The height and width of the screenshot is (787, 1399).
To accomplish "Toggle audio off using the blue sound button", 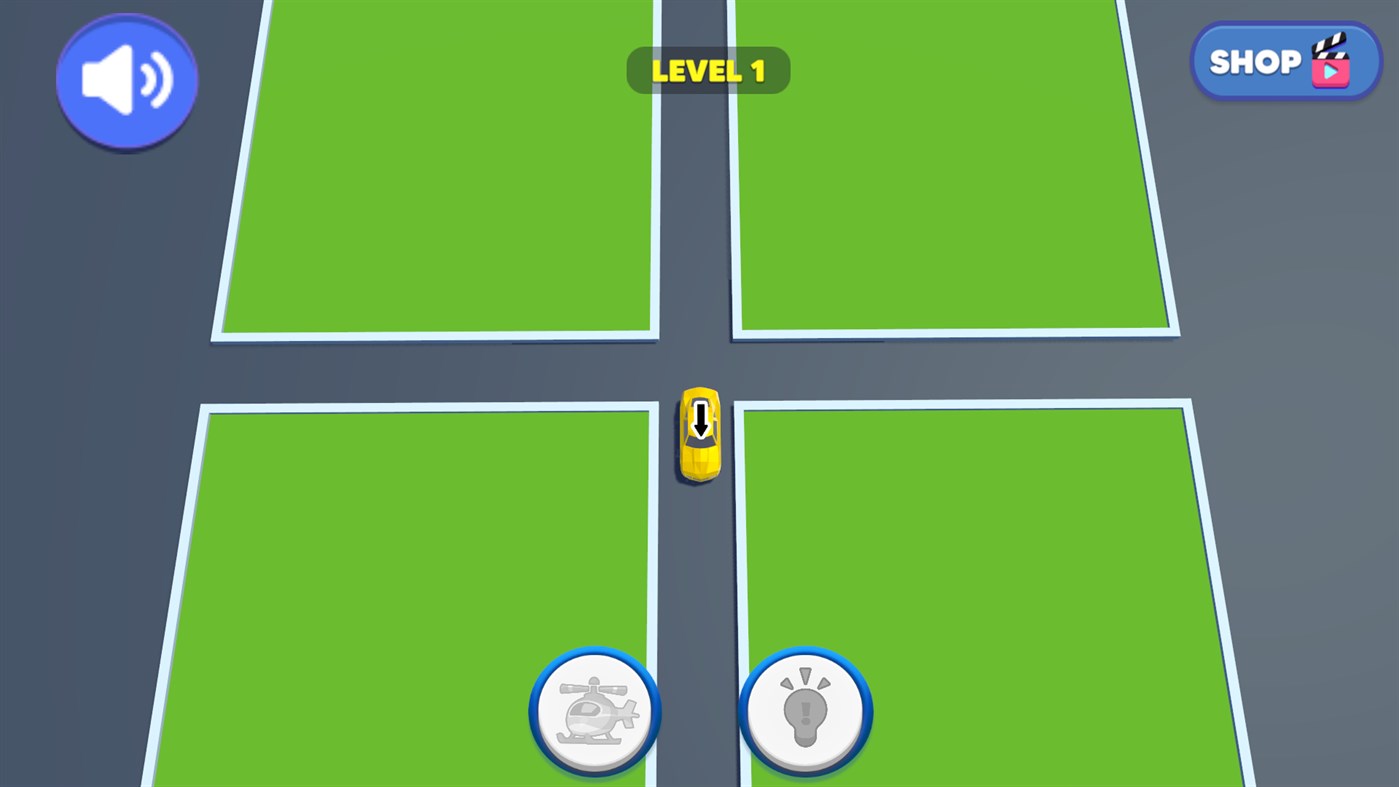I will point(125,80).
